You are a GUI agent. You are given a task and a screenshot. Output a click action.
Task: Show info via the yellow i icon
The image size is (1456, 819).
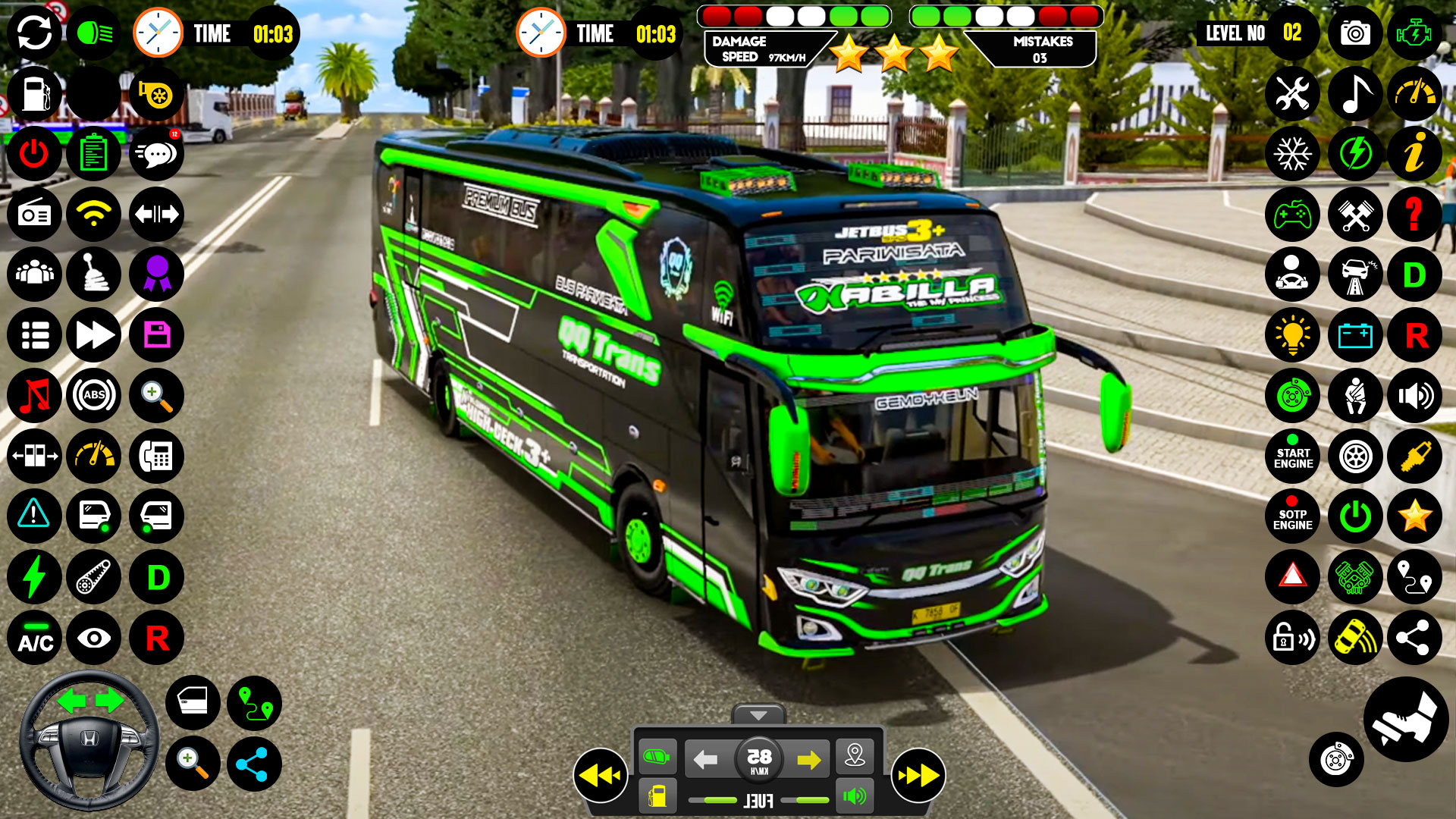pos(1414,154)
